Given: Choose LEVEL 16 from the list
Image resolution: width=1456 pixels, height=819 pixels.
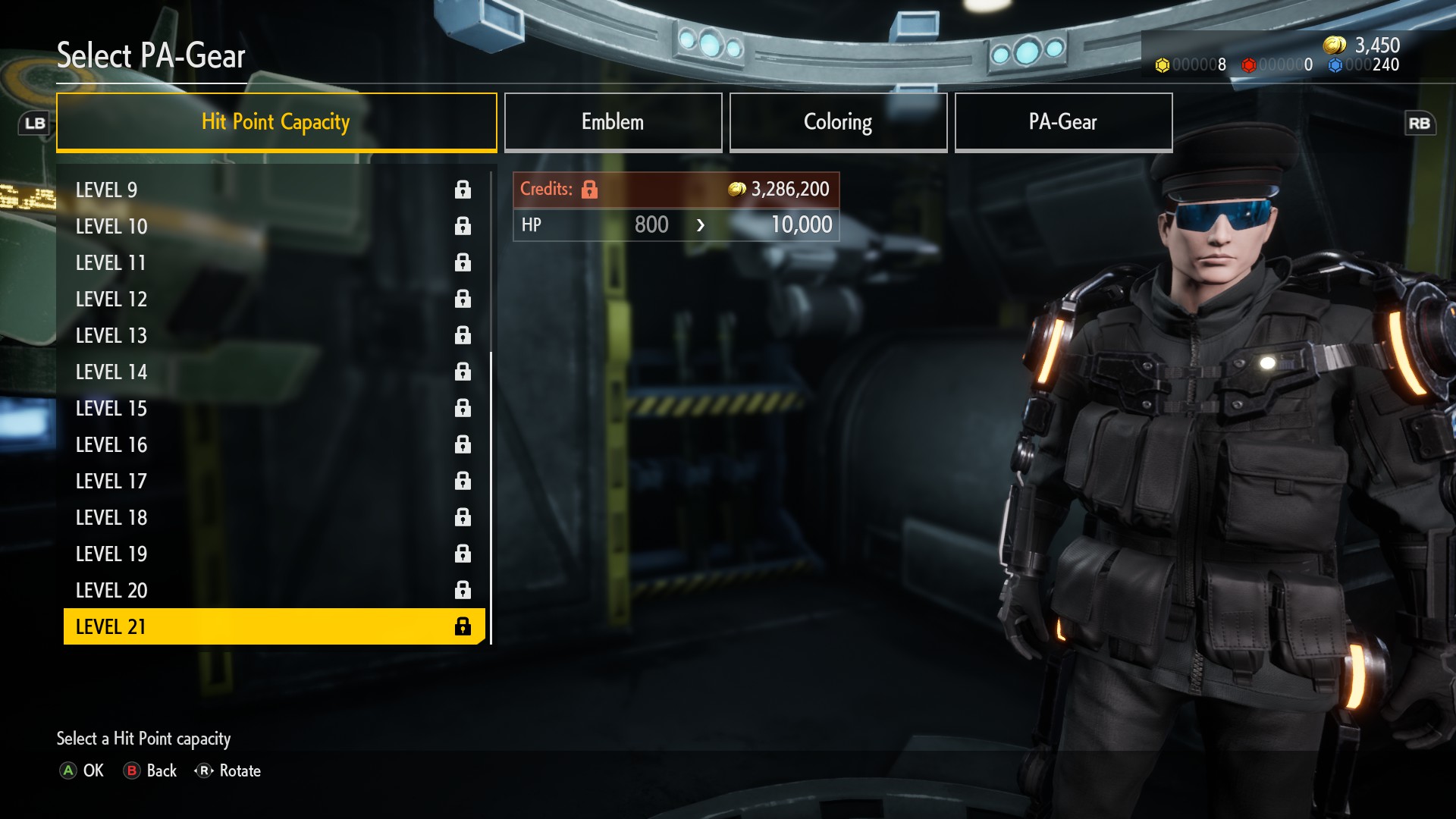Looking at the screenshot, I should click(x=273, y=444).
